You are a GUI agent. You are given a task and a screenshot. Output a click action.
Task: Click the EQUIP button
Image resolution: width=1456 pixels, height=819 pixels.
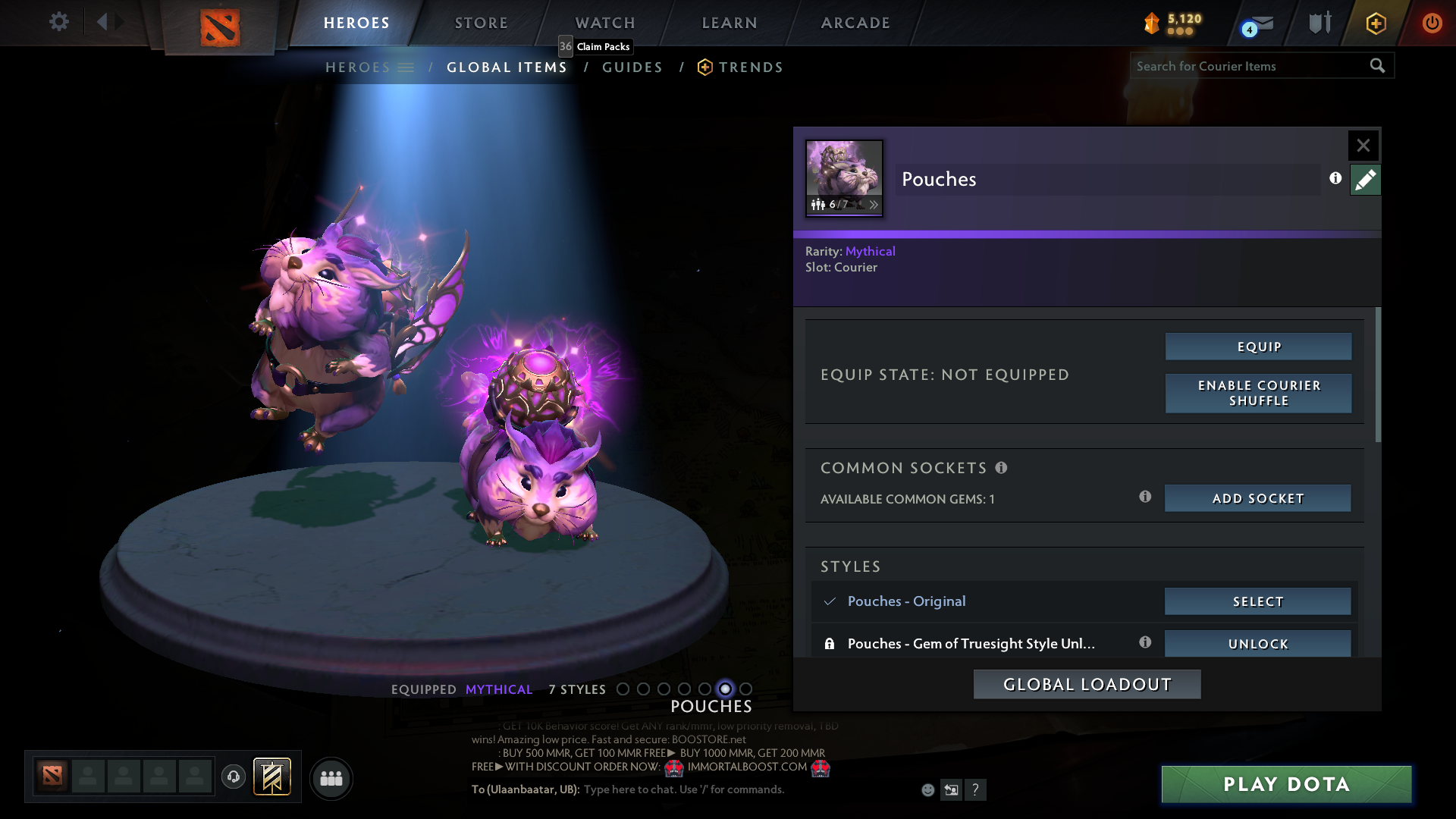(1257, 346)
